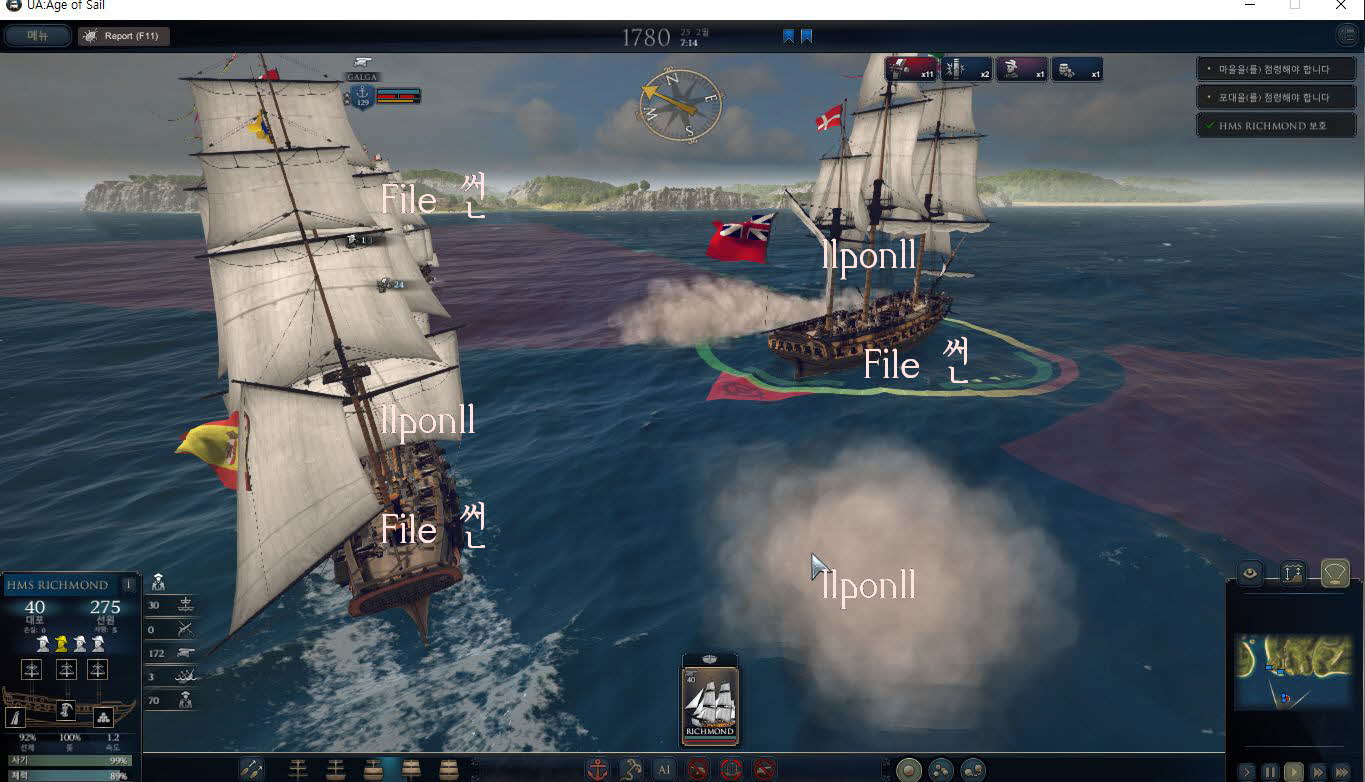Select the single round shot ammo type
Screen dimensions: 1365x782
[x=908, y=769]
